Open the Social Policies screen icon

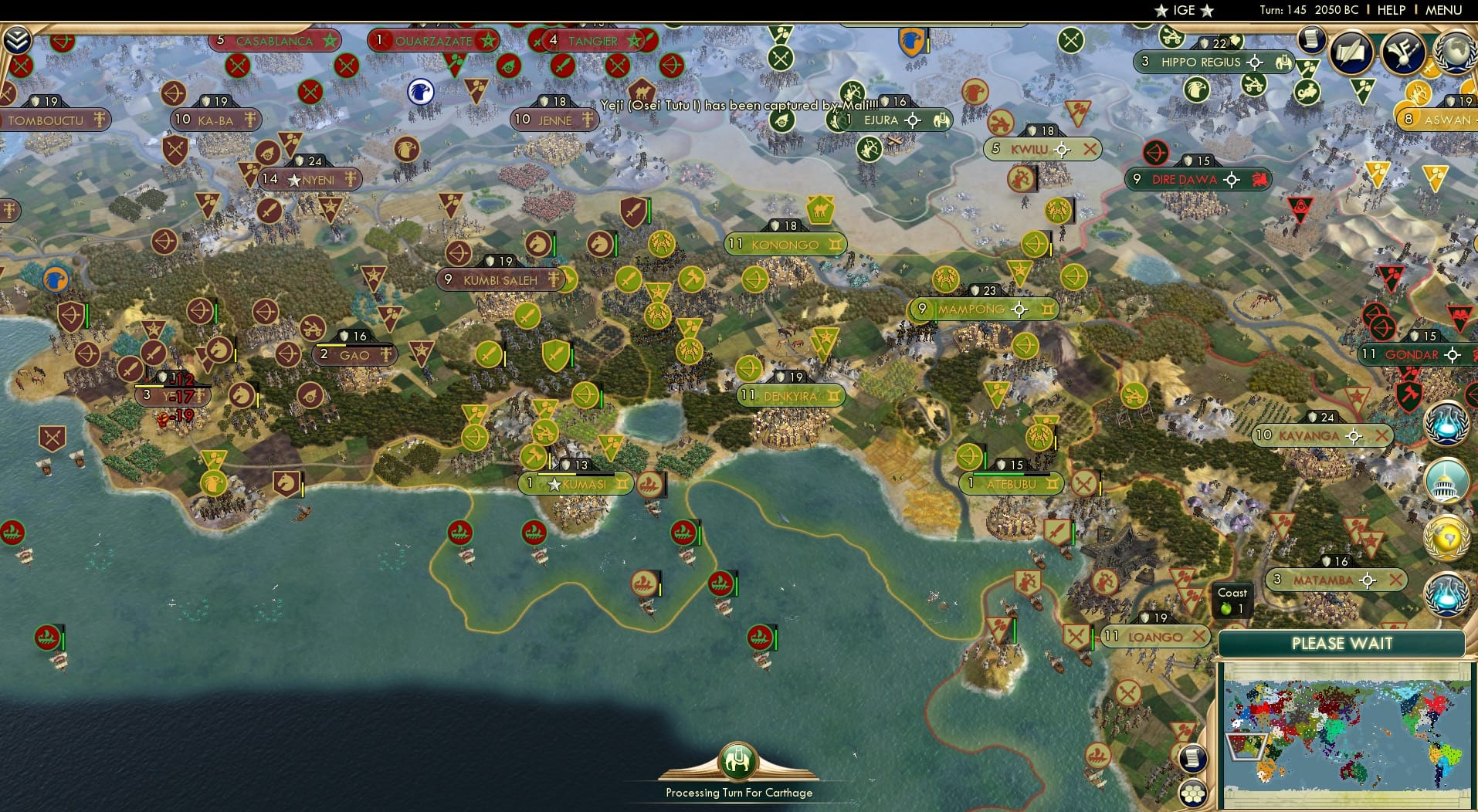1350,52
